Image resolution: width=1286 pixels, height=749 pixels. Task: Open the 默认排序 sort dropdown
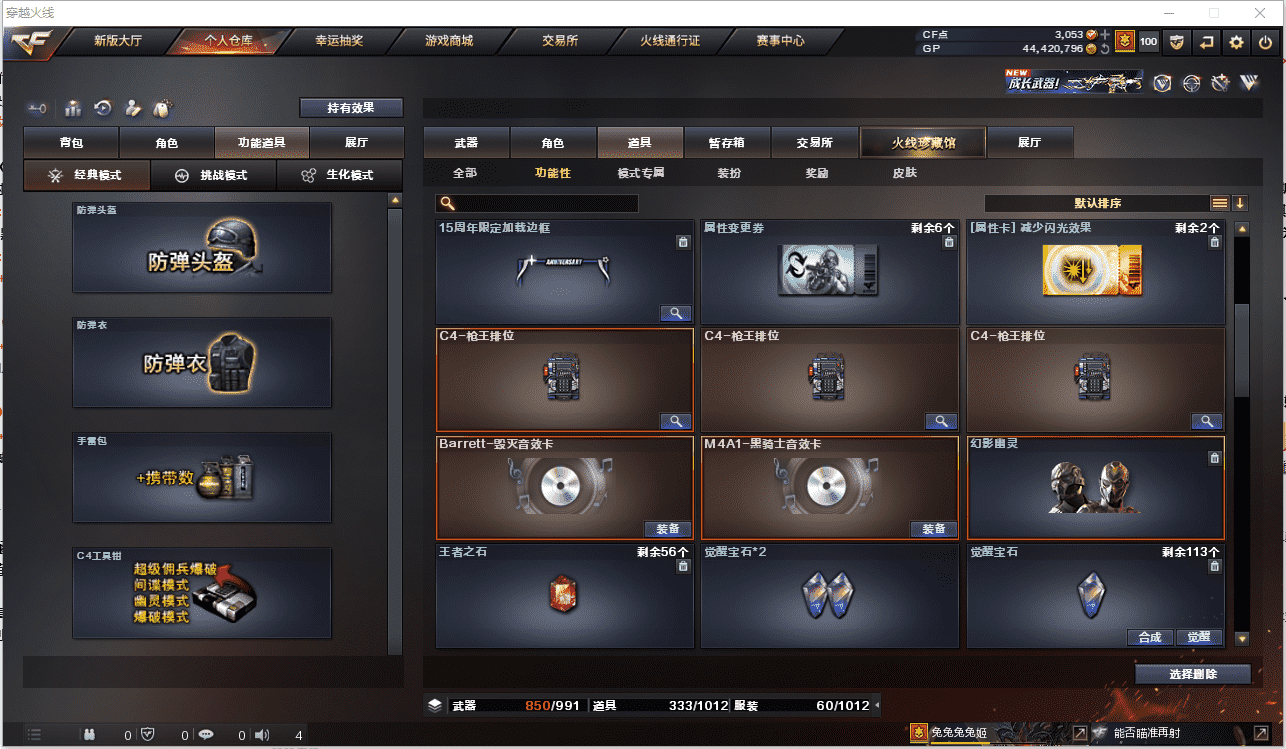(x=1097, y=203)
